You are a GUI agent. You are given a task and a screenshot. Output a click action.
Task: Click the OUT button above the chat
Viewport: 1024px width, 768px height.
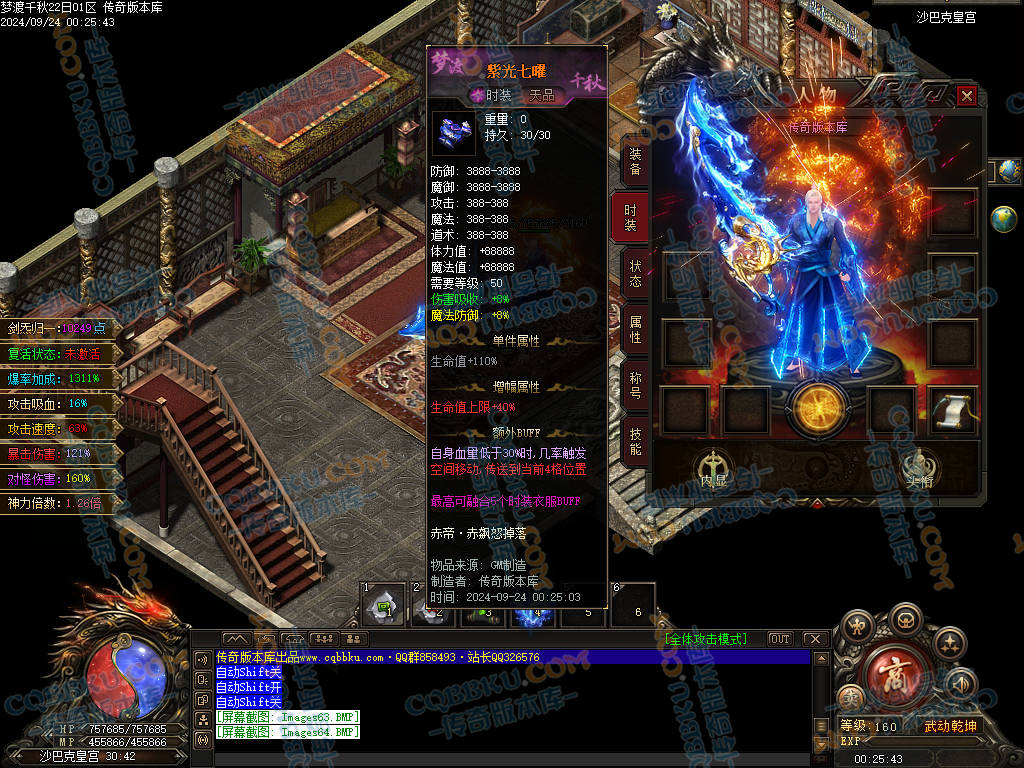click(x=780, y=639)
